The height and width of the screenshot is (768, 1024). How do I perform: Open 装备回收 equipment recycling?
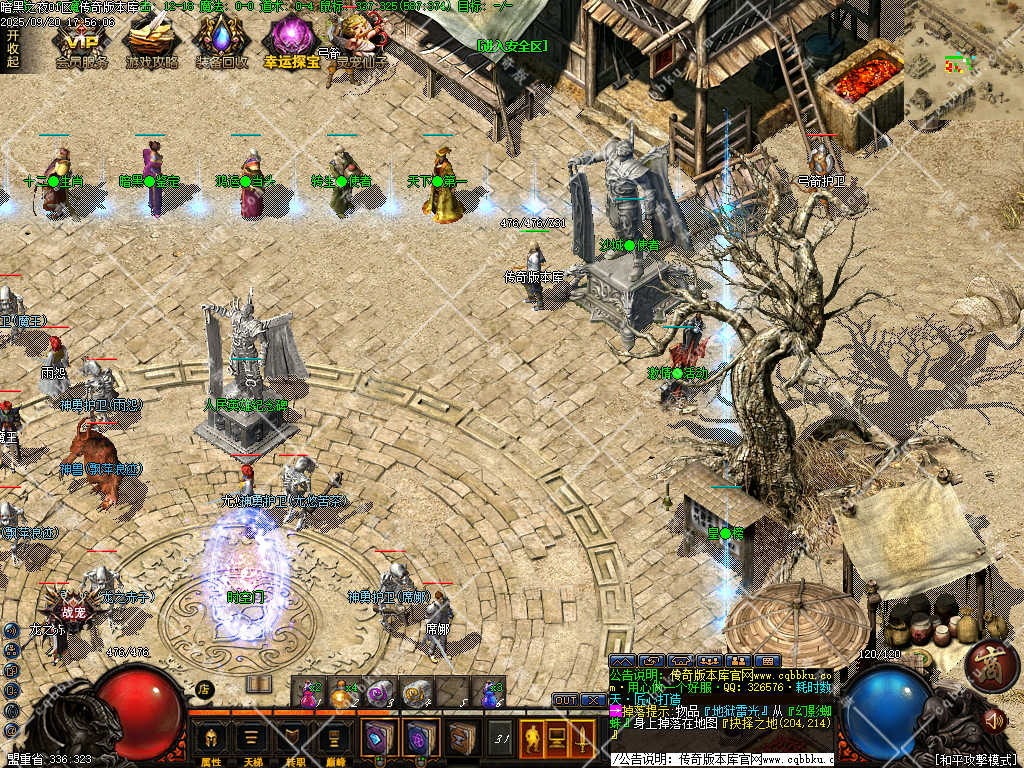pyautogui.click(x=222, y=42)
